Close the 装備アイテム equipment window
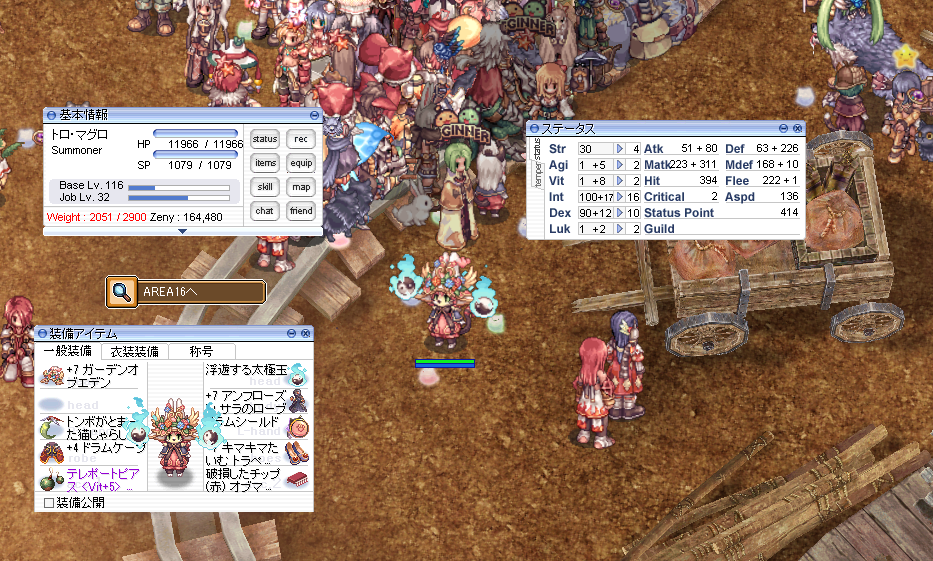 tap(306, 333)
